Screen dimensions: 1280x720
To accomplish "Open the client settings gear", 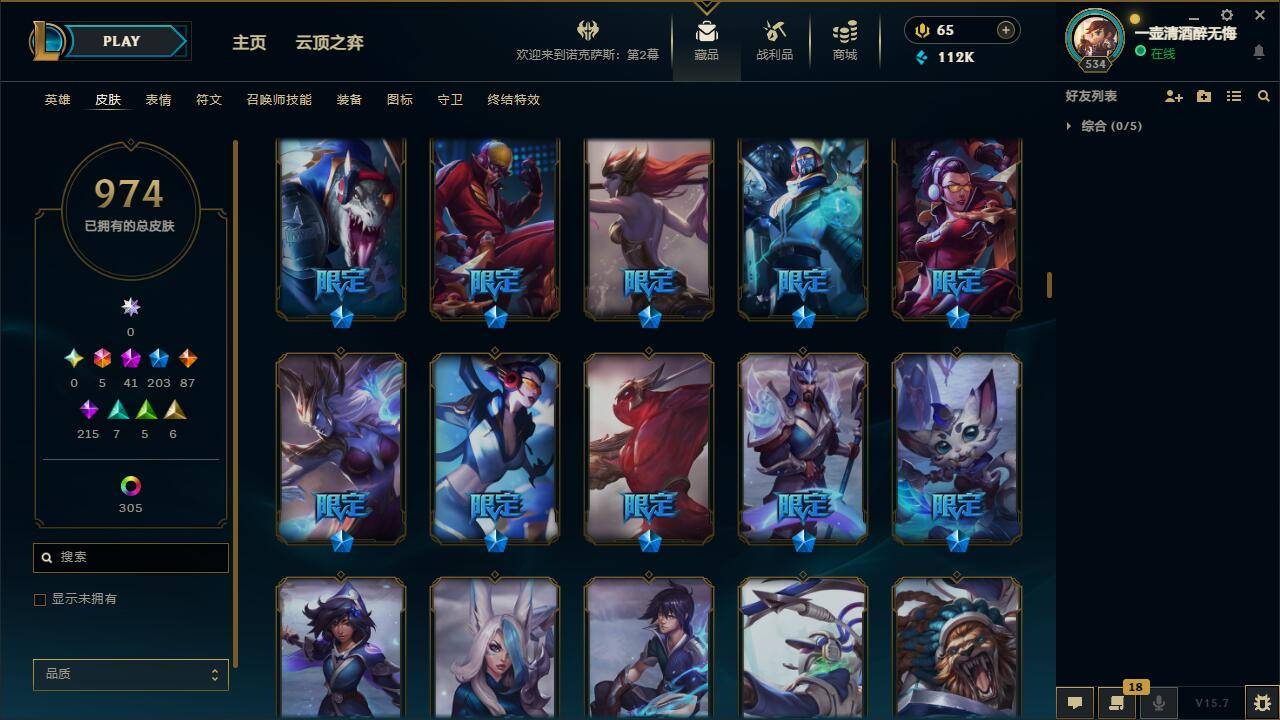I will point(1226,15).
